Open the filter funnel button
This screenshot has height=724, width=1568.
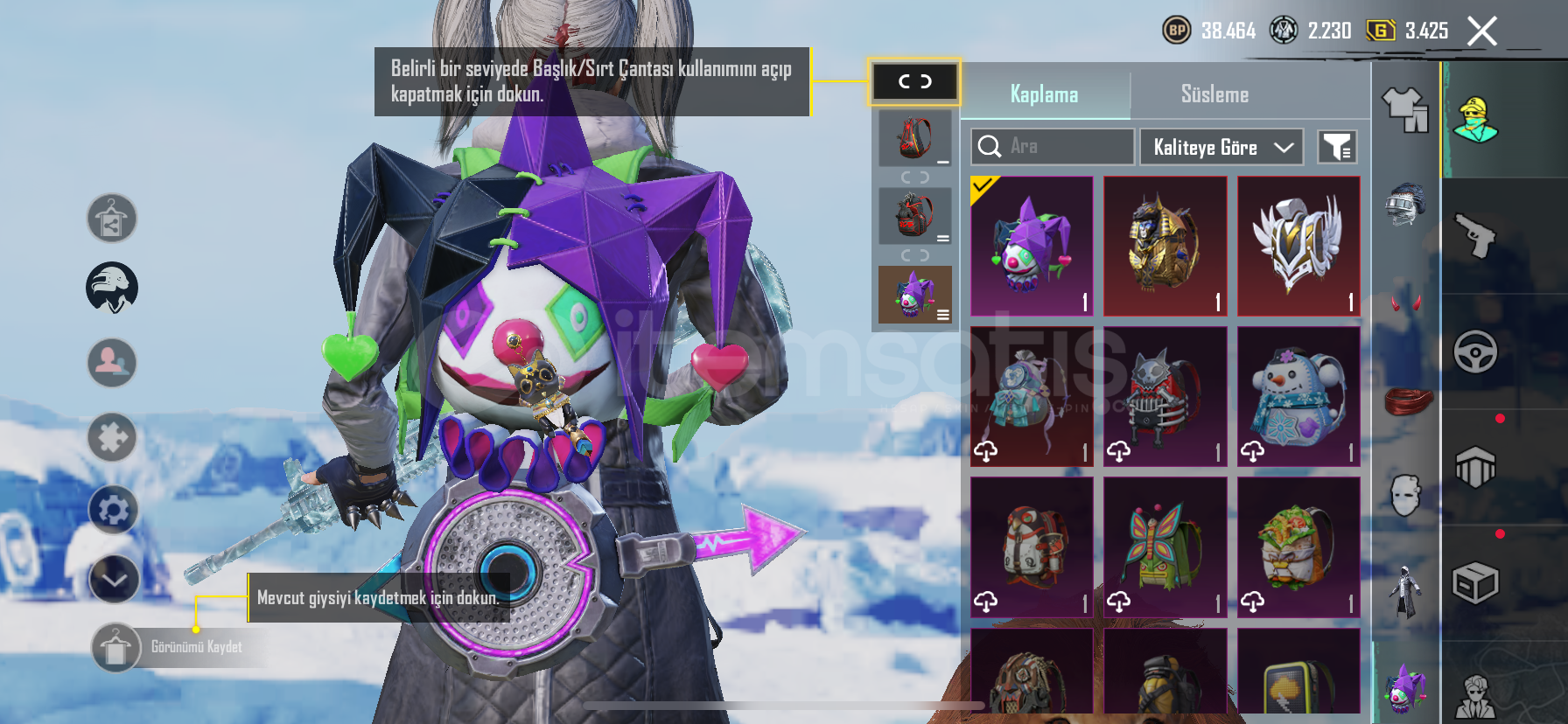click(1337, 147)
